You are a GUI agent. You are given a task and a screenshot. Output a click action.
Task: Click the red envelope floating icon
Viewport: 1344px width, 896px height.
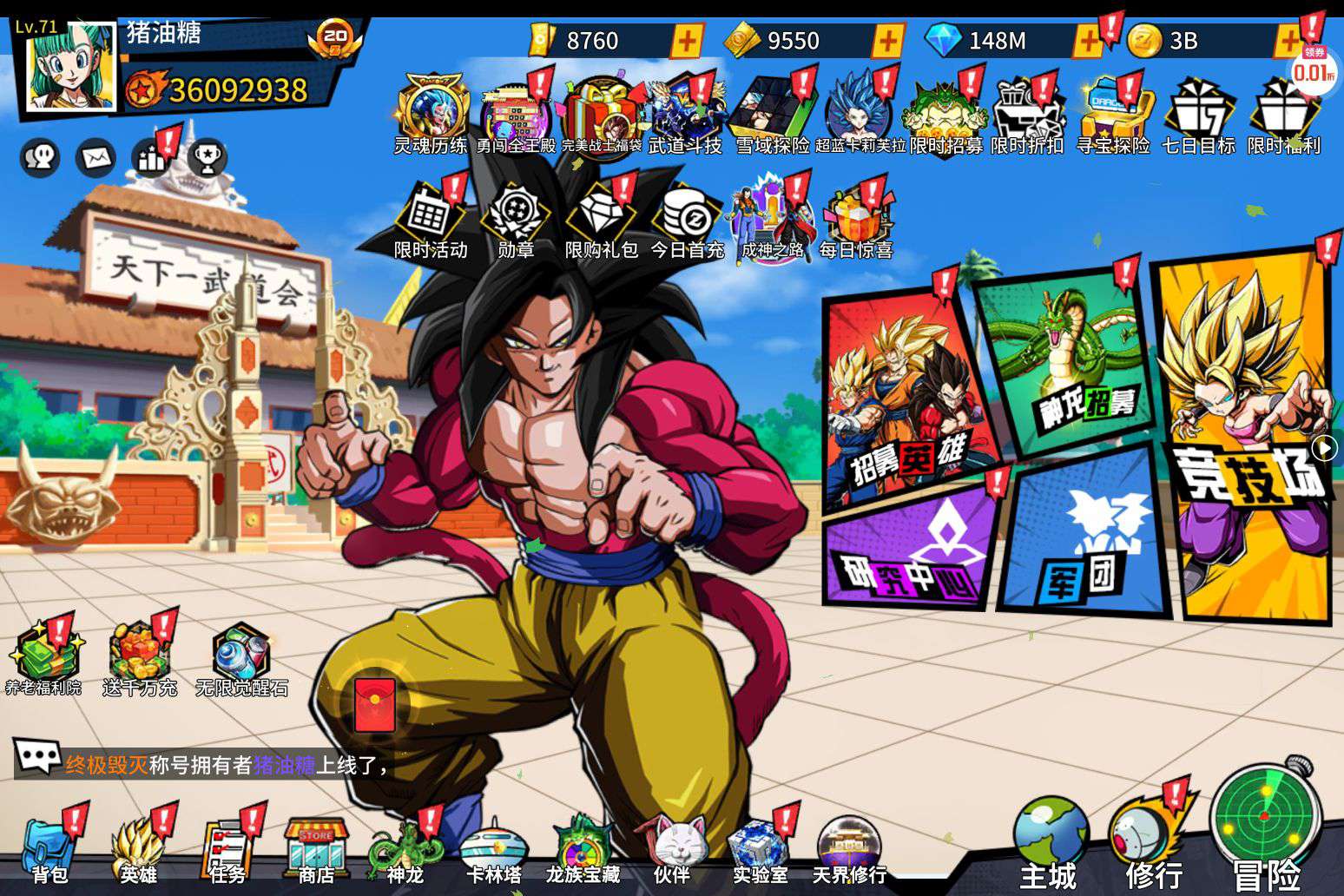click(x=374, y=704)
